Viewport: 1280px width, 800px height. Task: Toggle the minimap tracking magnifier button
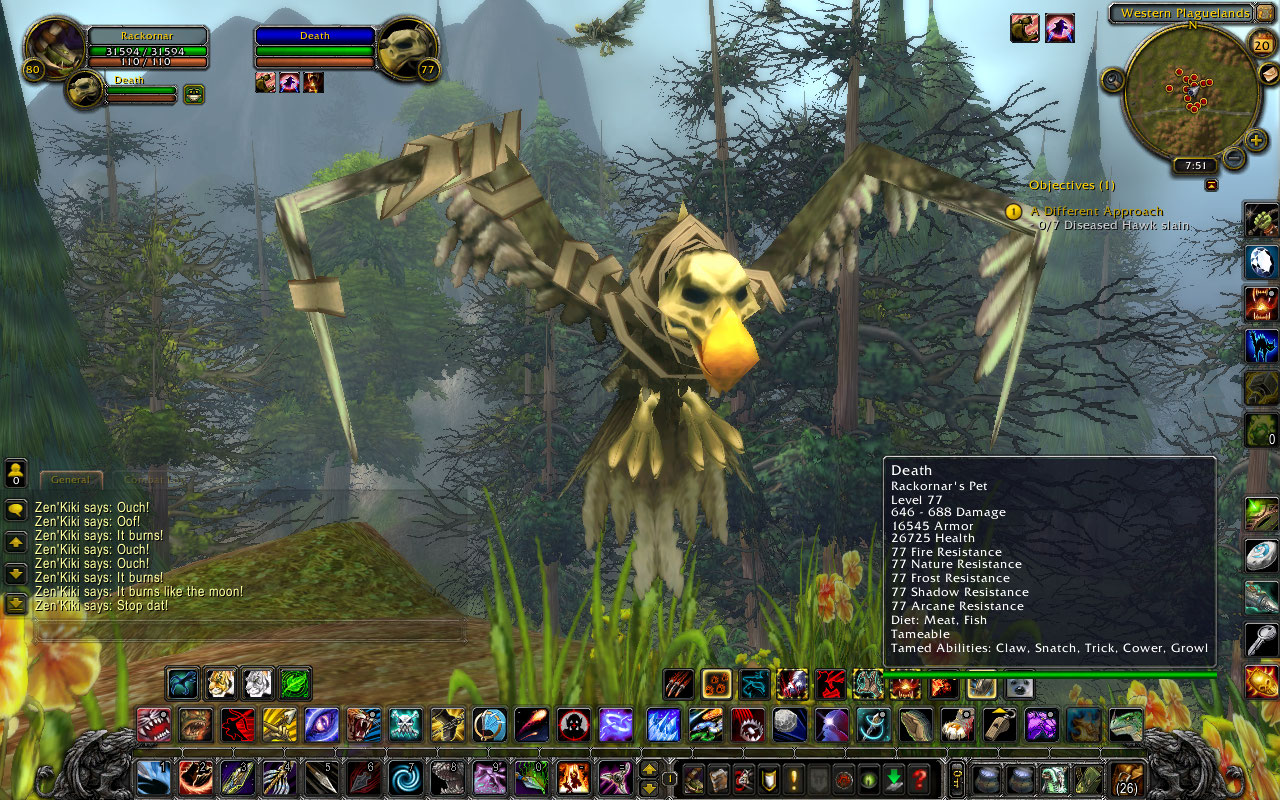[1113, 79]
